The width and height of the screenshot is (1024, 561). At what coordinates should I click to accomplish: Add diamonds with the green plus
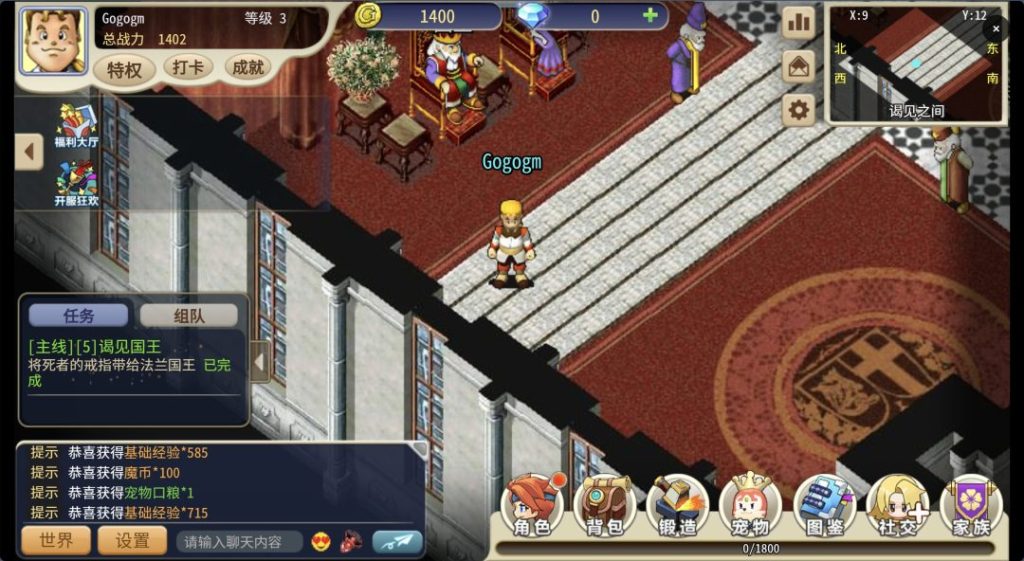(650, 16)
